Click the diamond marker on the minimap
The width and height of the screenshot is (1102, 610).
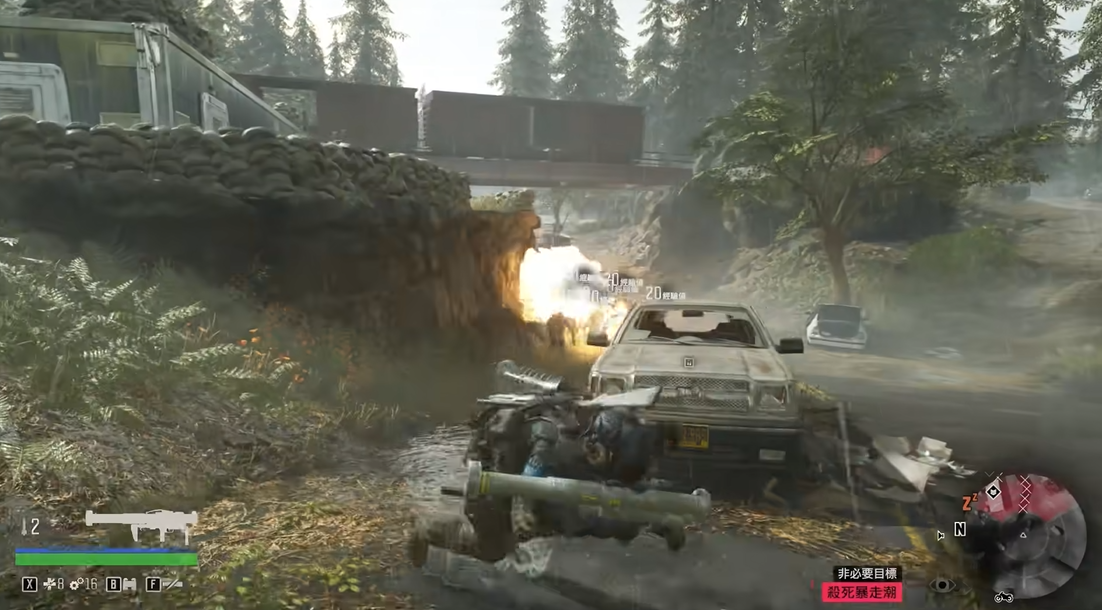[x=992, y=492]
